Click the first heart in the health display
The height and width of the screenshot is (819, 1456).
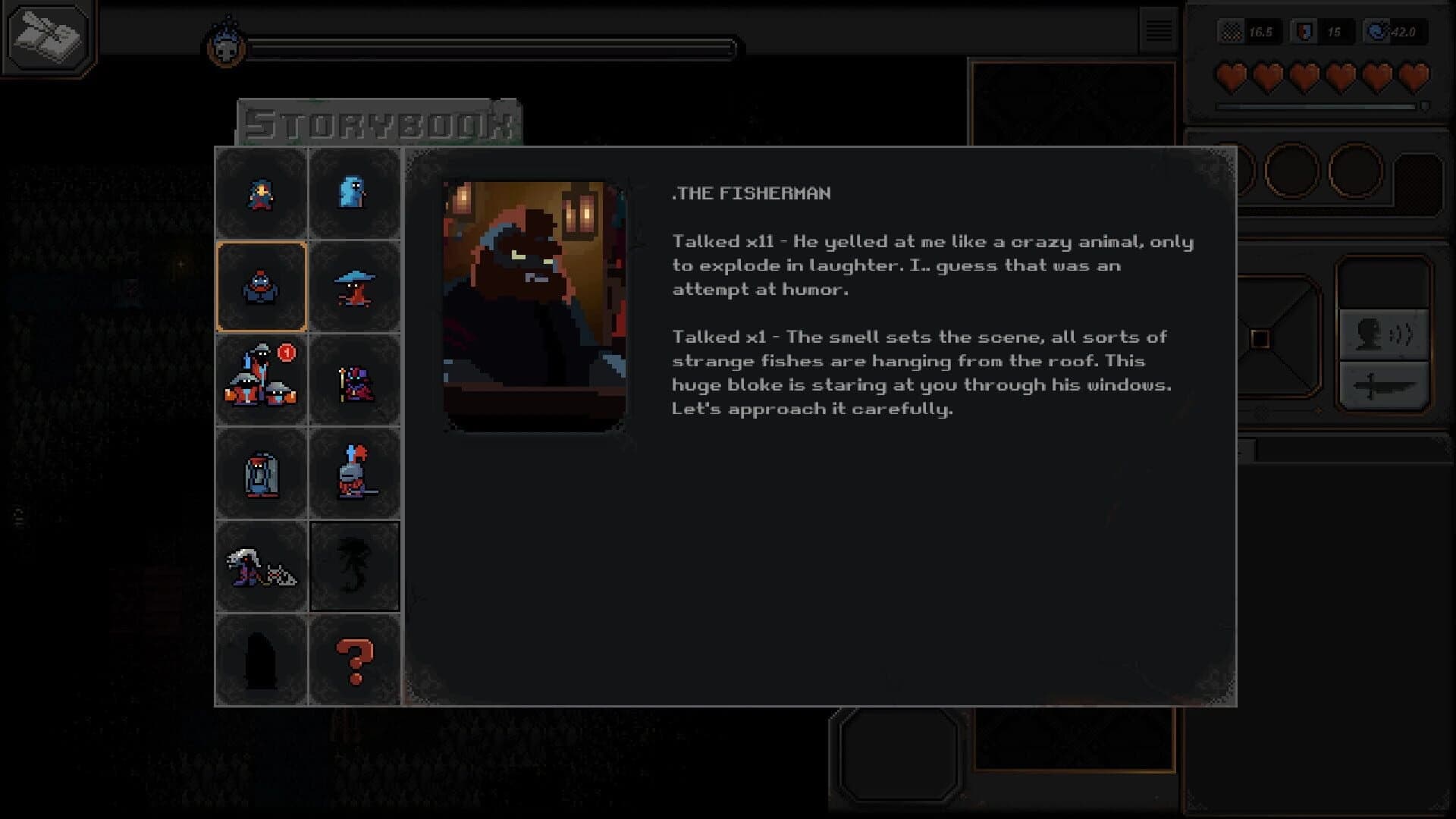point(1232,76)
